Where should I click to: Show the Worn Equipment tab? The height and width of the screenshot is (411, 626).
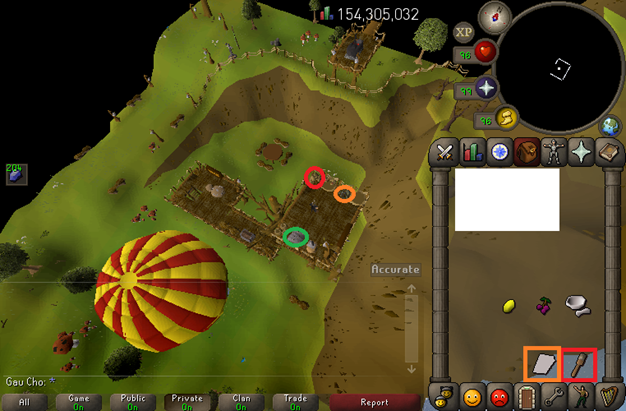(x=553, y=153)
